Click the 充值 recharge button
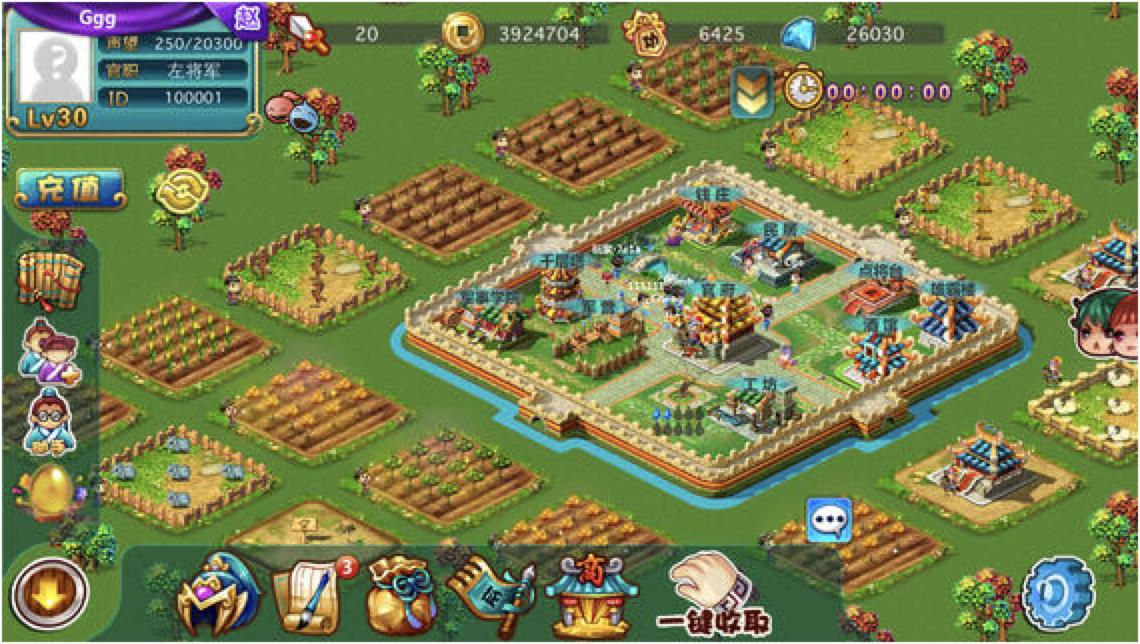Screen dimensions: 1140x644 pos(70,189)
